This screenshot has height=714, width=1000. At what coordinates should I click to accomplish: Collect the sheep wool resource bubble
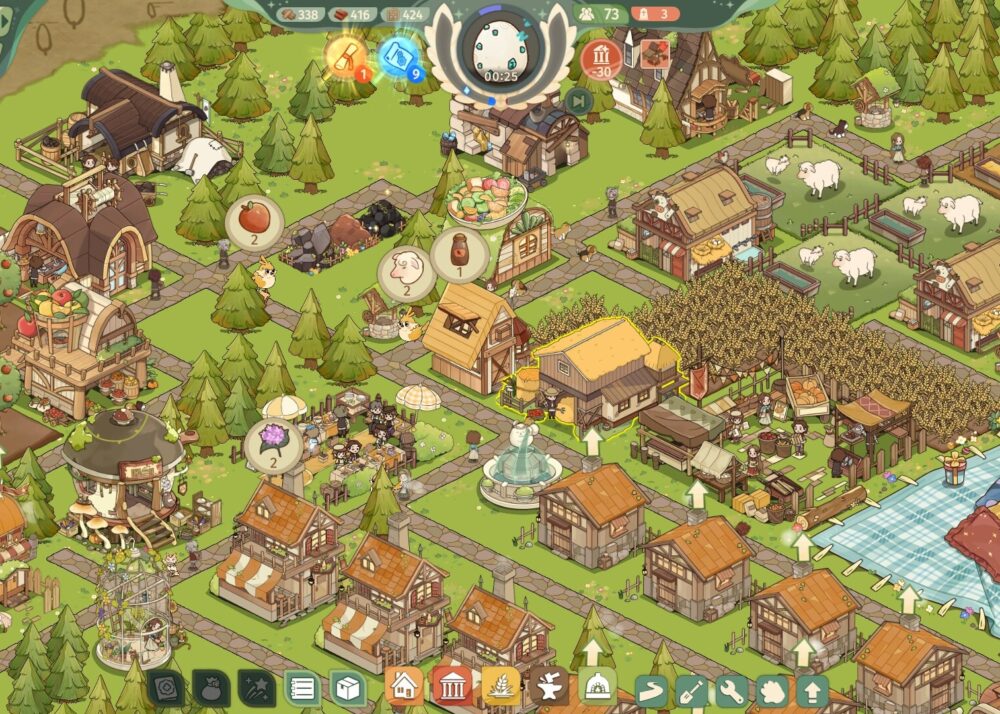coord(406,270)
